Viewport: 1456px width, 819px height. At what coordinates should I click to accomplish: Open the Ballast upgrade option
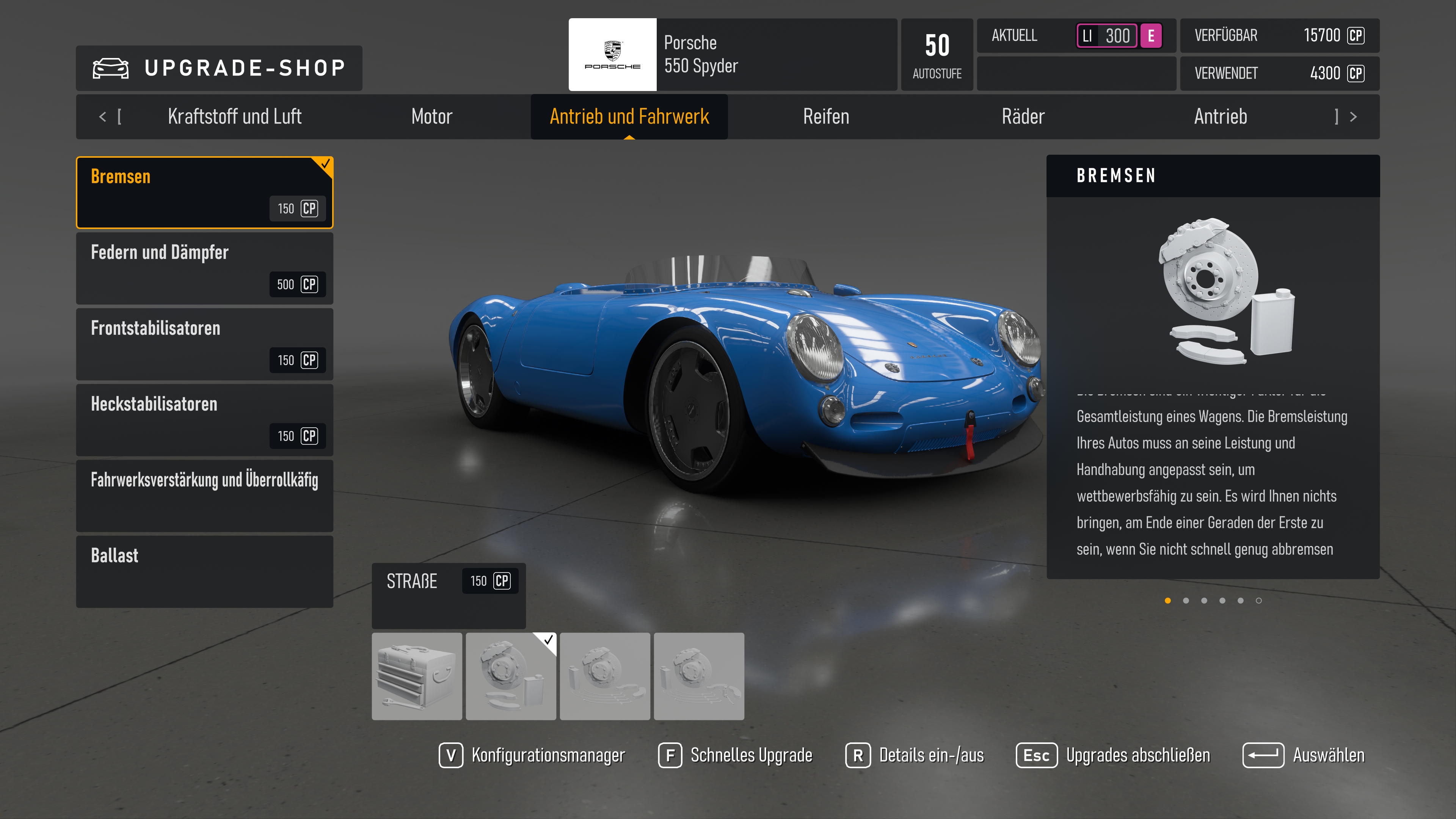[x=205, y=571]
